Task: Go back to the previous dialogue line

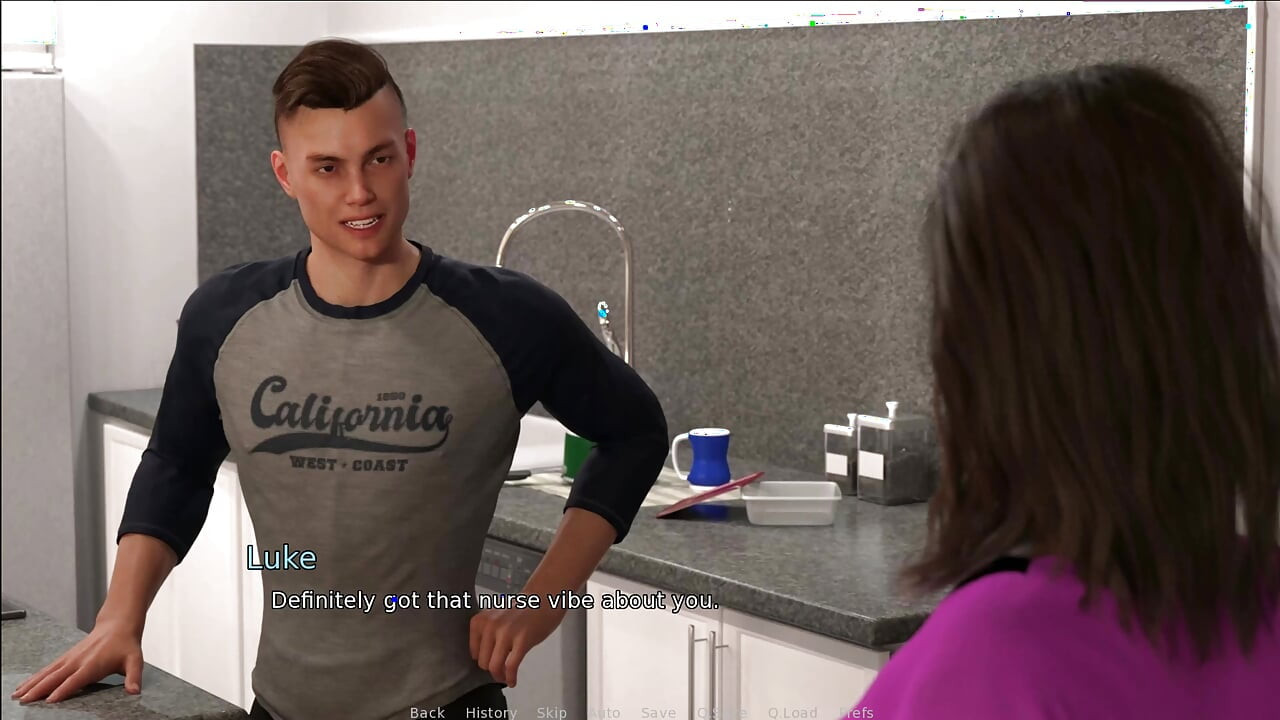Action: [x=427, y=712]
